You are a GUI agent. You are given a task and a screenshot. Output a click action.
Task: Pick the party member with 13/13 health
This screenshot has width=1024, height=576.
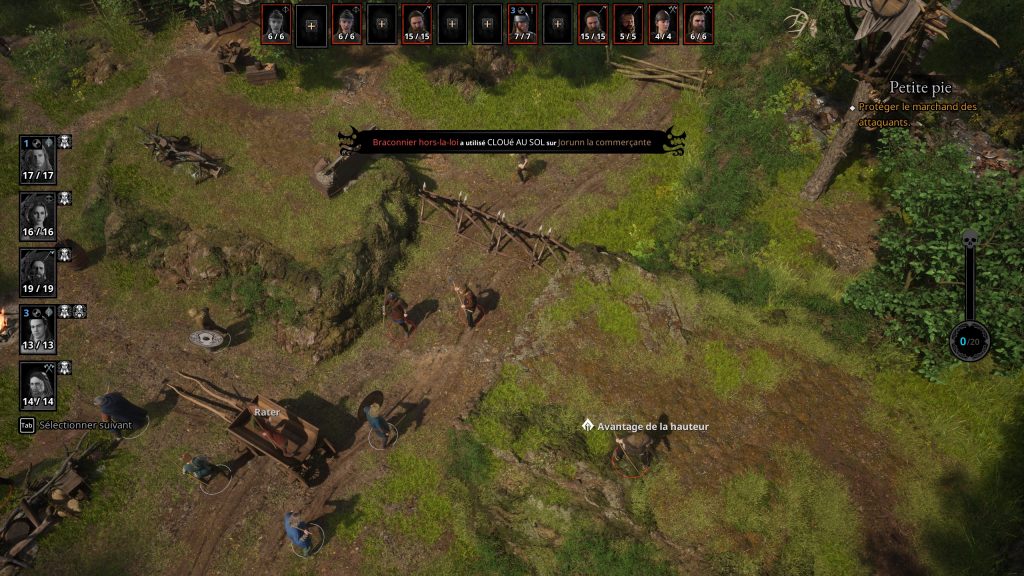[38, 328]
